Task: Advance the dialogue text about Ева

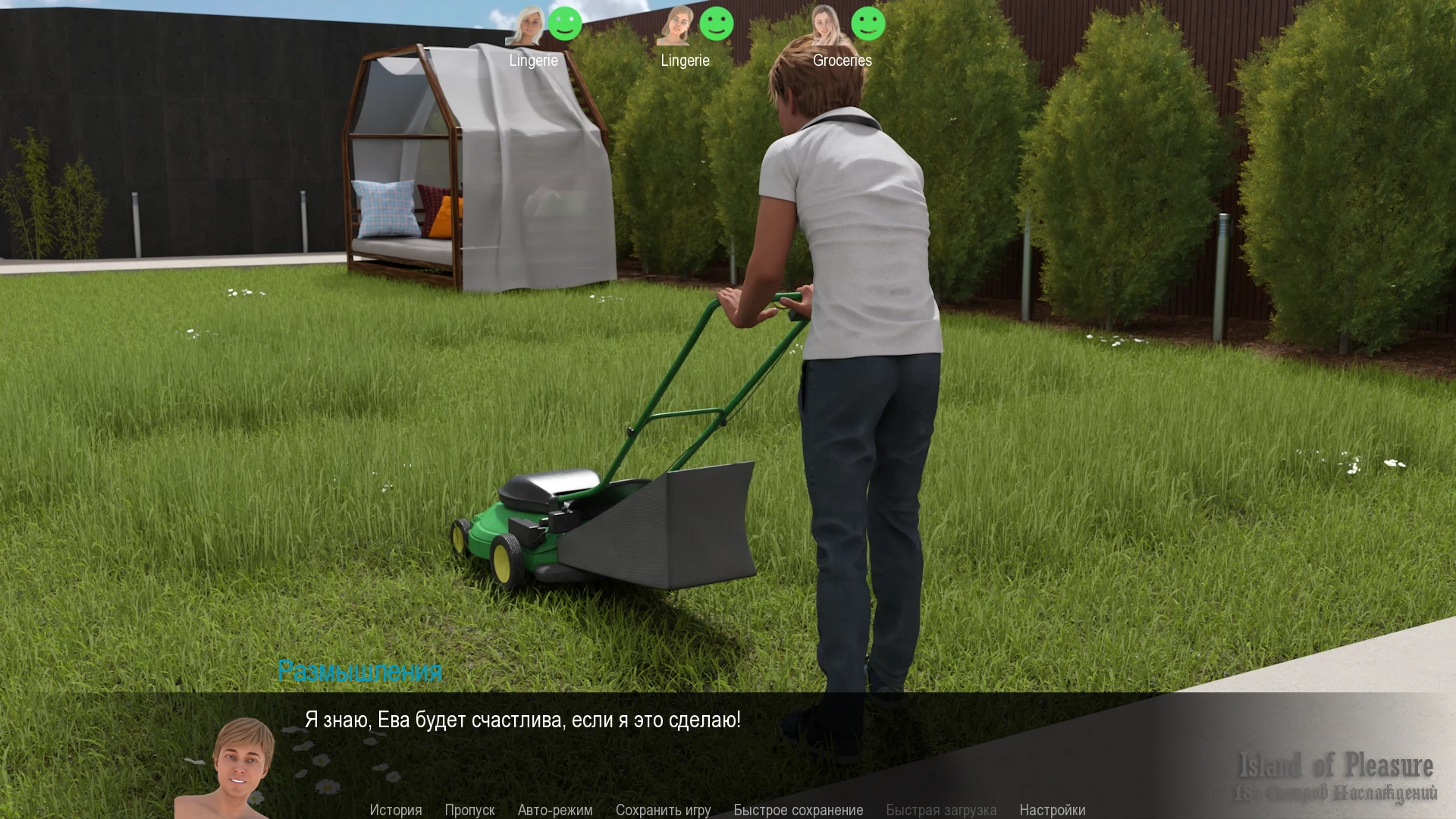Action: click(522, 720)
